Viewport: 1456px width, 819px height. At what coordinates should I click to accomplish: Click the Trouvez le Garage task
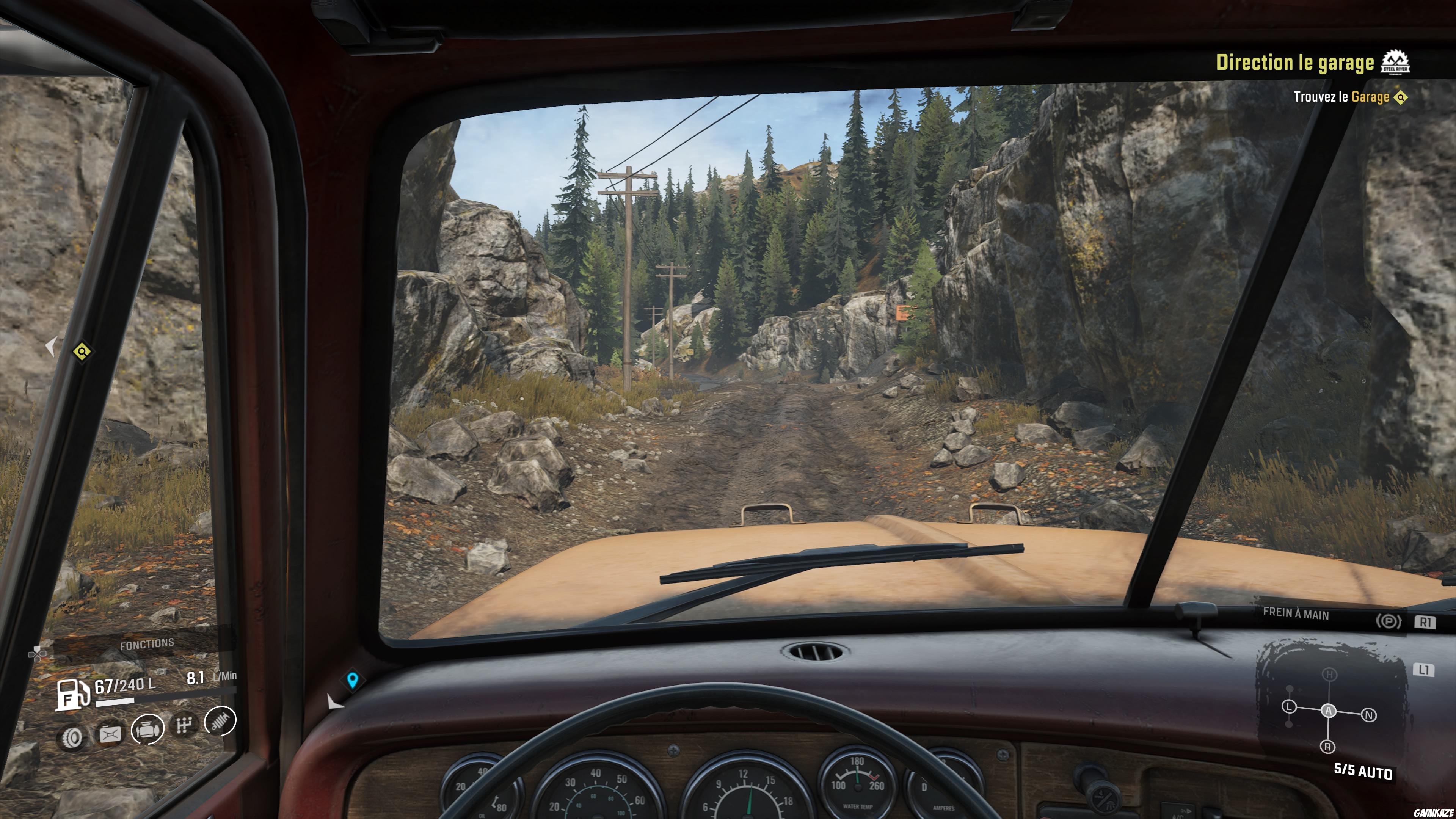1341,97
